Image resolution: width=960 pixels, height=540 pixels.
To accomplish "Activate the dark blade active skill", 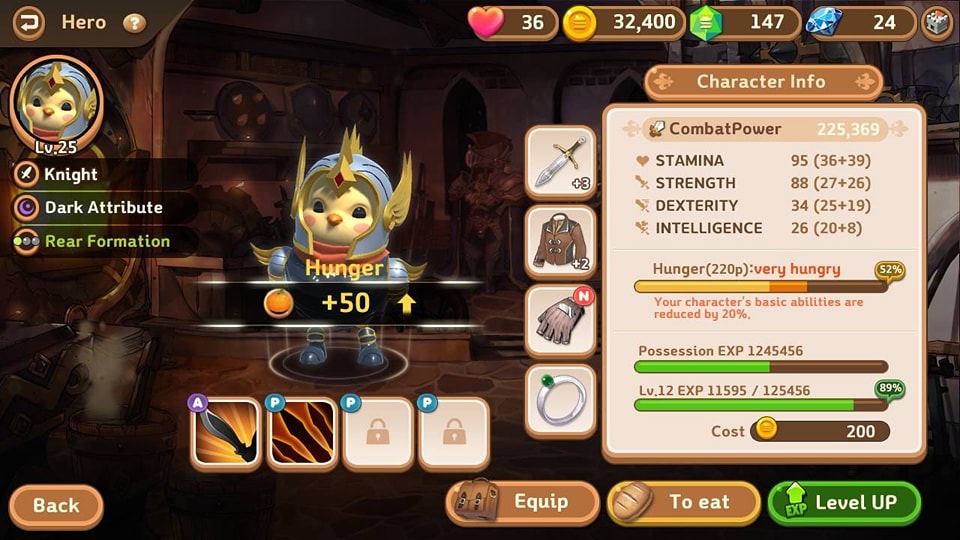I will [x=226, y=433].
